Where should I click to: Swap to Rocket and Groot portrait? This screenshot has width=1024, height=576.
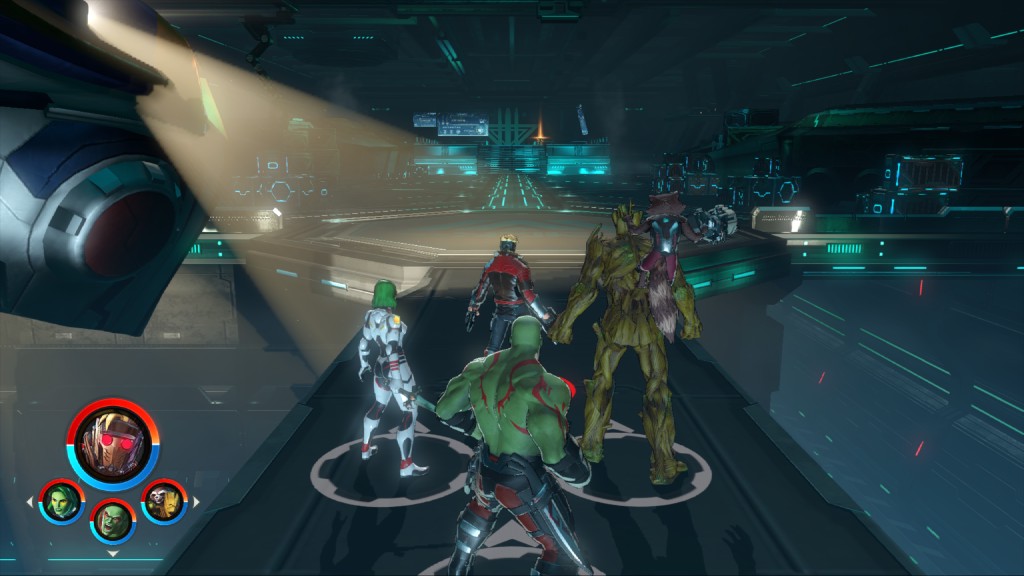163,500
